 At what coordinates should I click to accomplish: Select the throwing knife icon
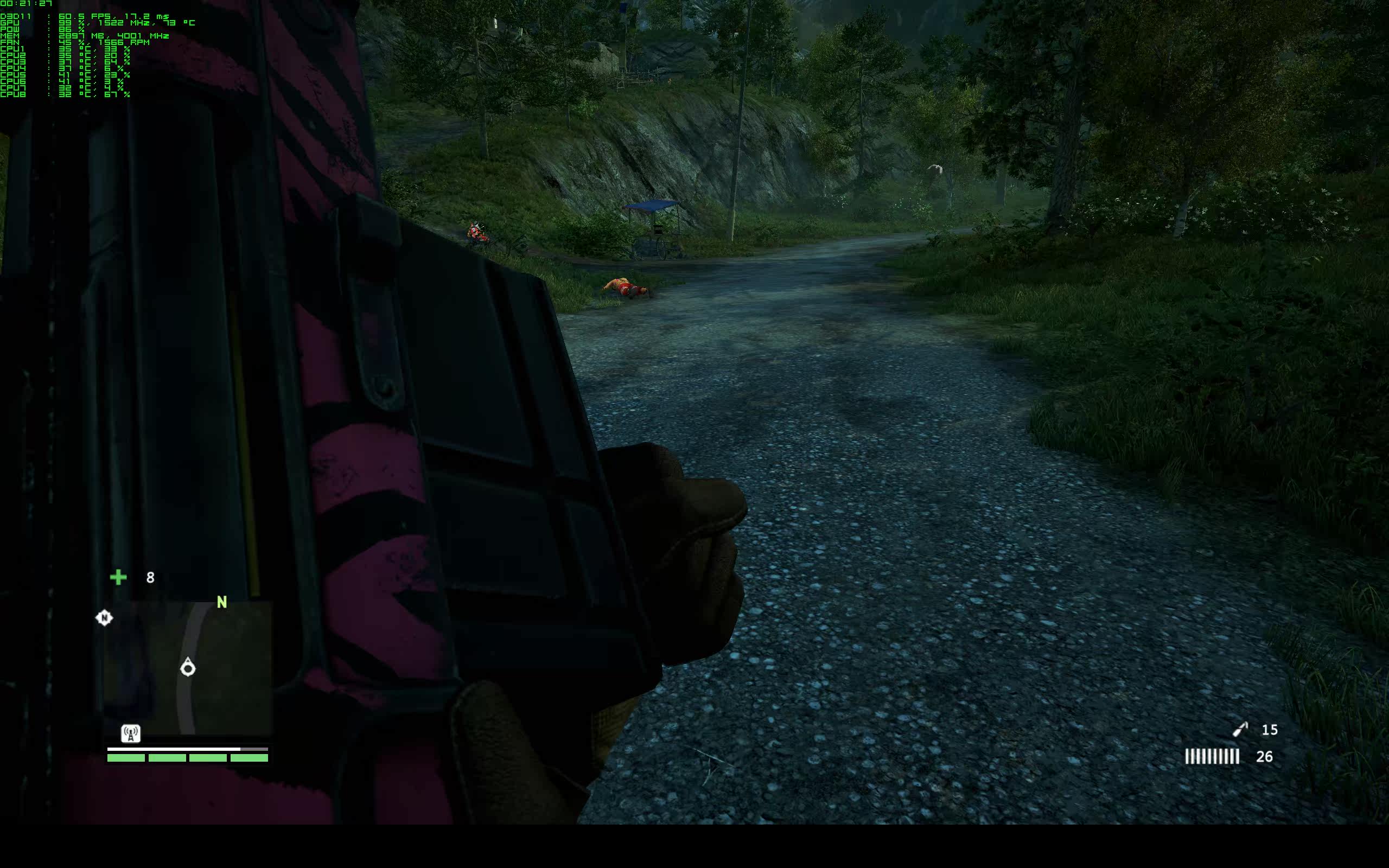click(1240, 729)
